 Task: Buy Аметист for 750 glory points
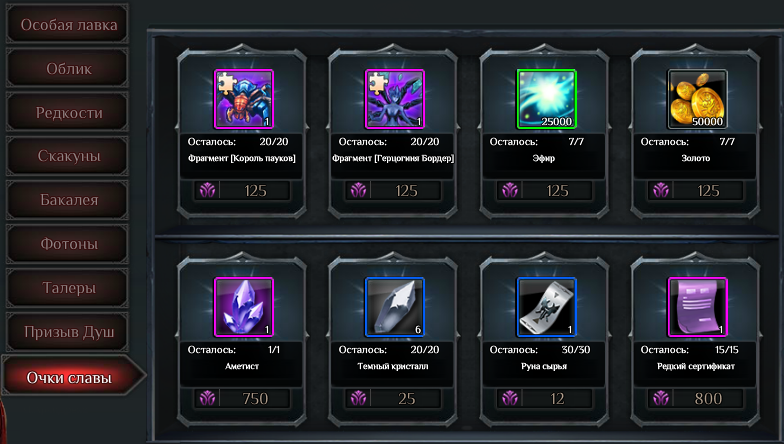click(x=243, y=398)
